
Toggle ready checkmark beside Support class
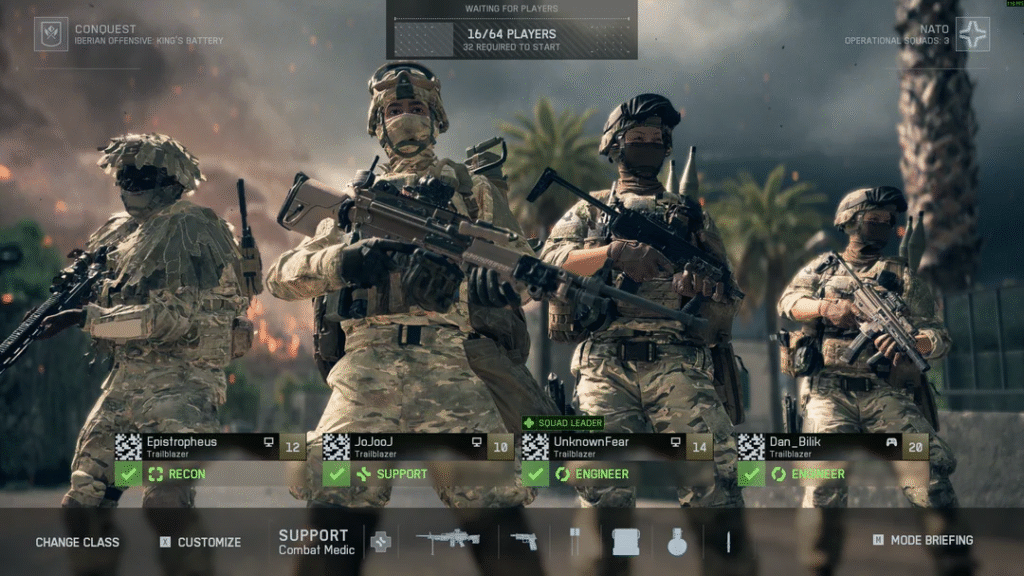pyautogui.click(x=336, y=474)
